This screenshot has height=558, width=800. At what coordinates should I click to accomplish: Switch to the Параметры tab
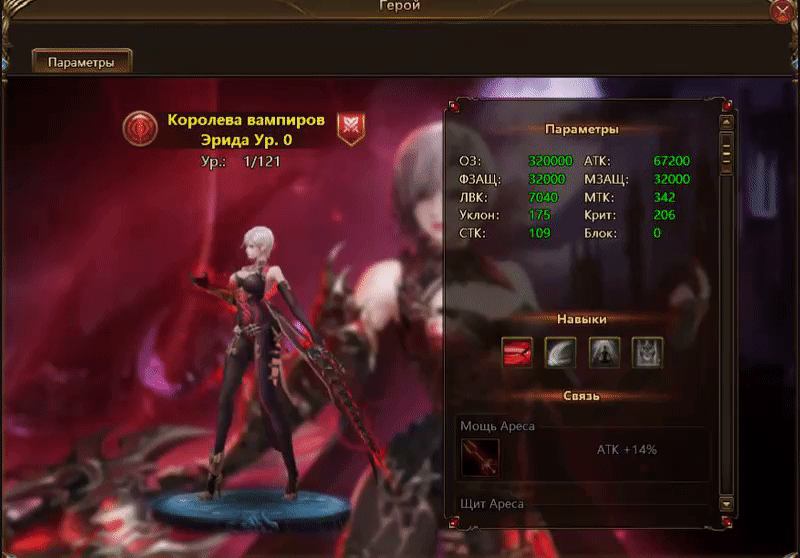coord(82,62)
